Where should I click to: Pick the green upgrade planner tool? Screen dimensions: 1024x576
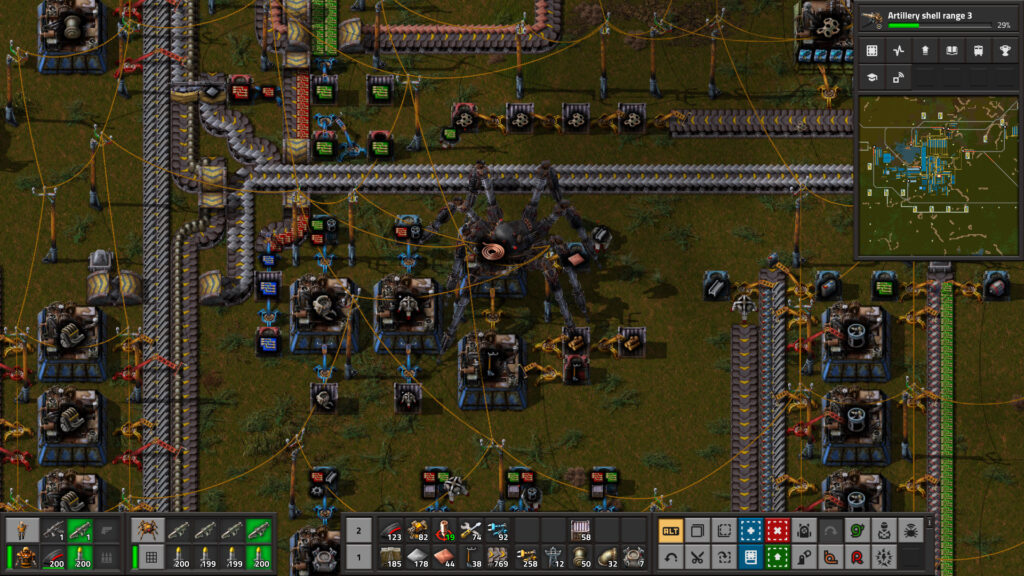coord(777,557)
